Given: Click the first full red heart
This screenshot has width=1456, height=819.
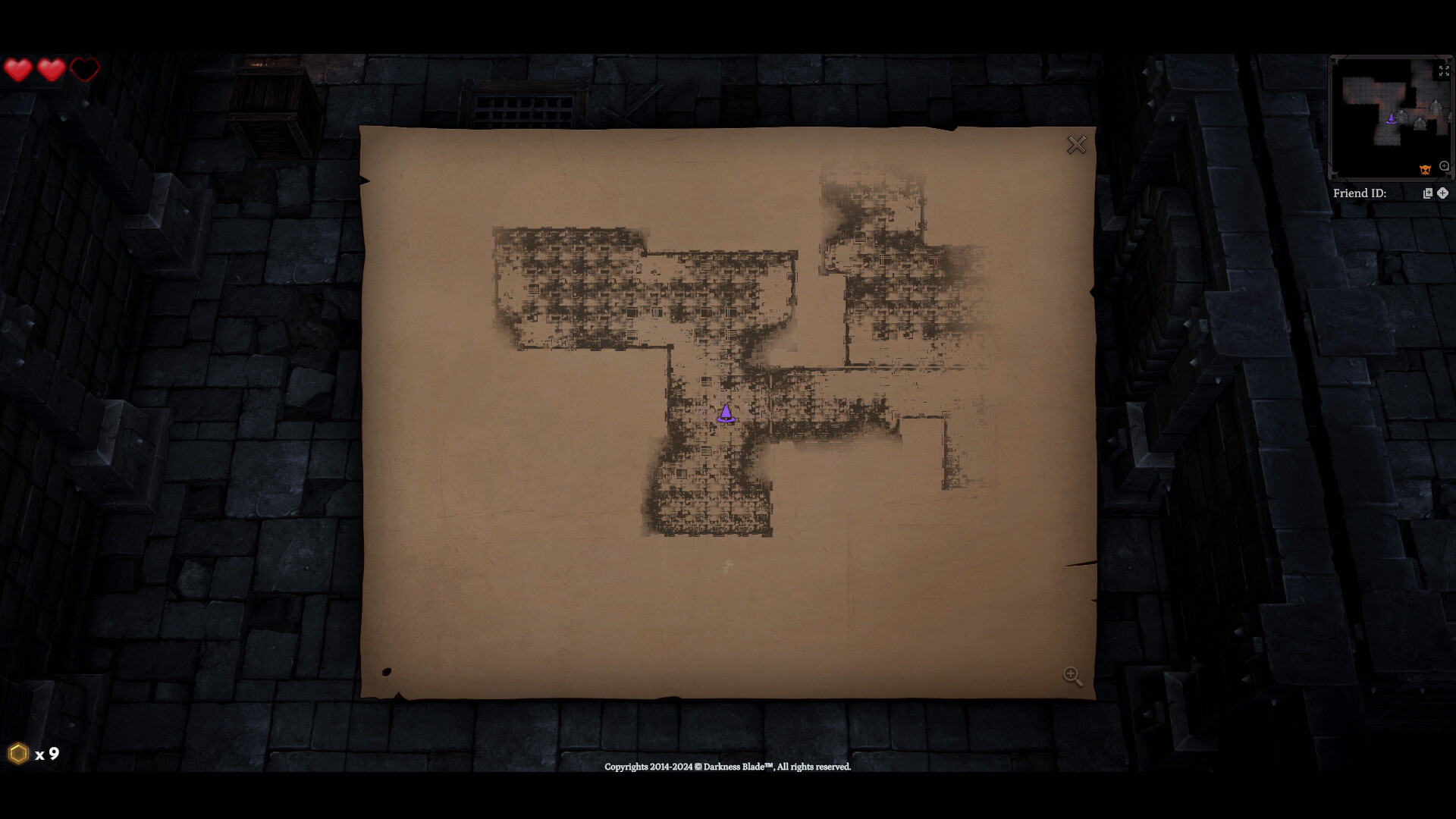Looking at the screenshot, I should [19, 68].
